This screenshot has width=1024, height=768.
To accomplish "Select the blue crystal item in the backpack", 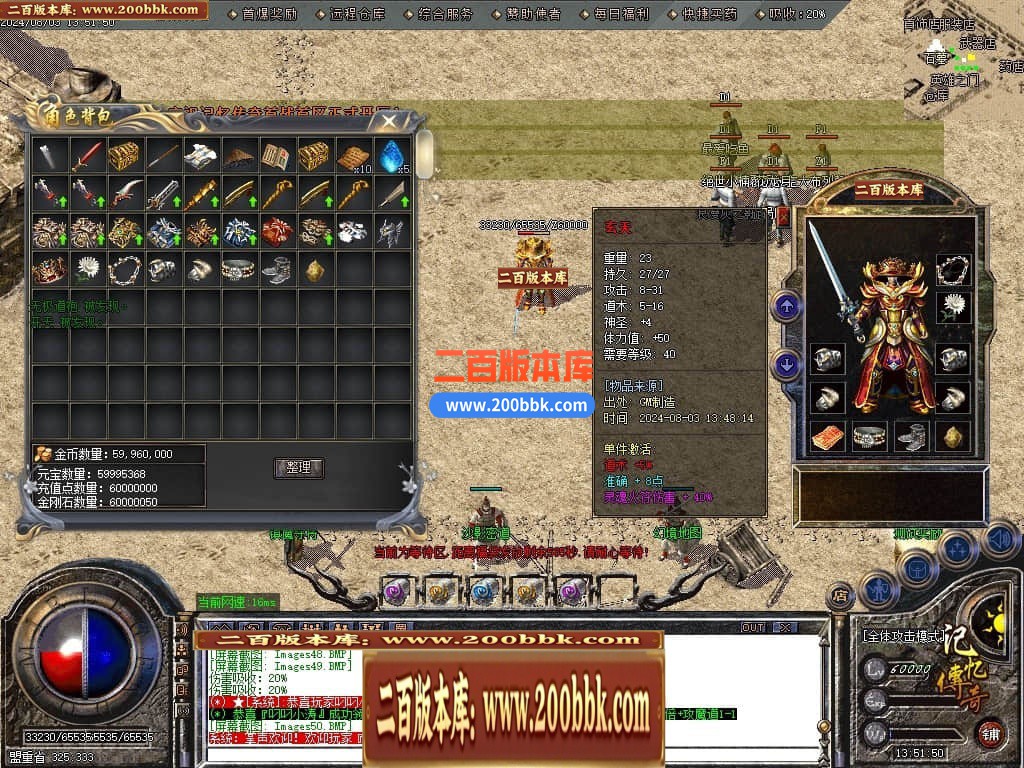I will (391, 156).
